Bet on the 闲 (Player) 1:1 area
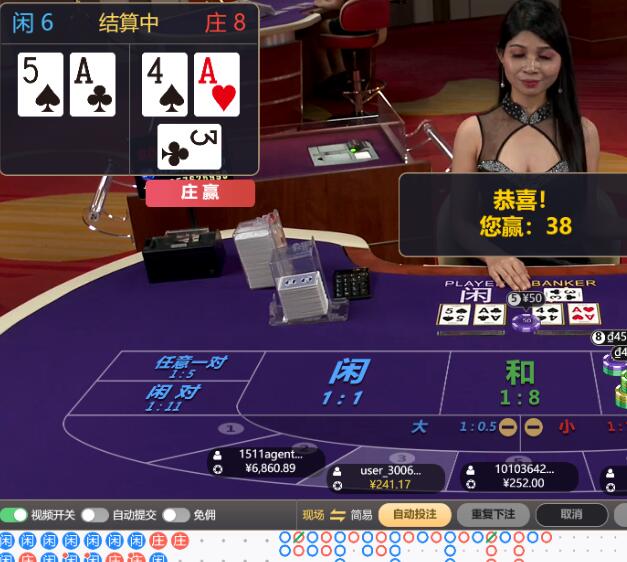 [347, 381]
